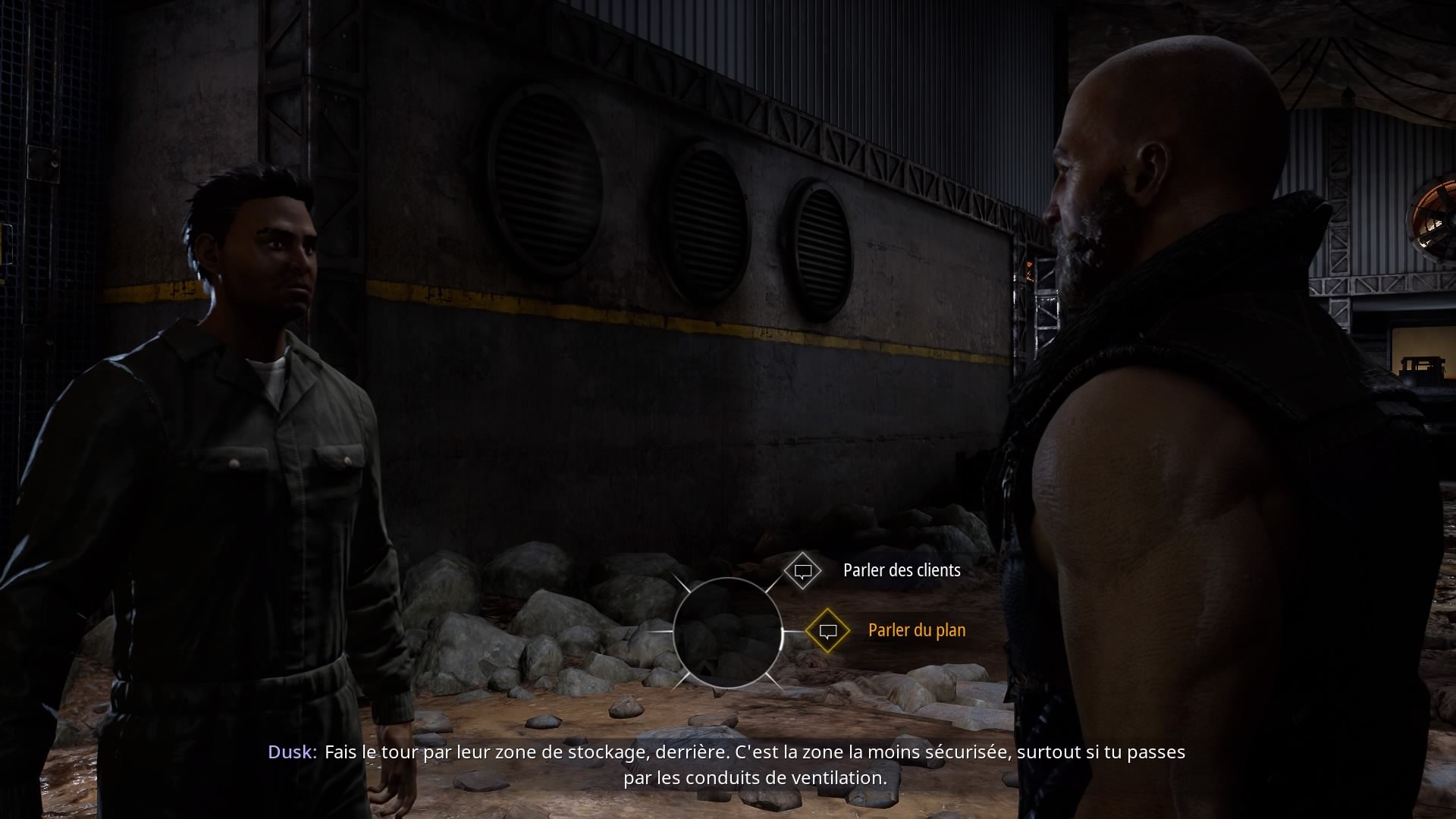This screenshot has width=1456, height=819.
Task: Choose the "Parler des clients" dialogue option
Action: coord(901,570)
